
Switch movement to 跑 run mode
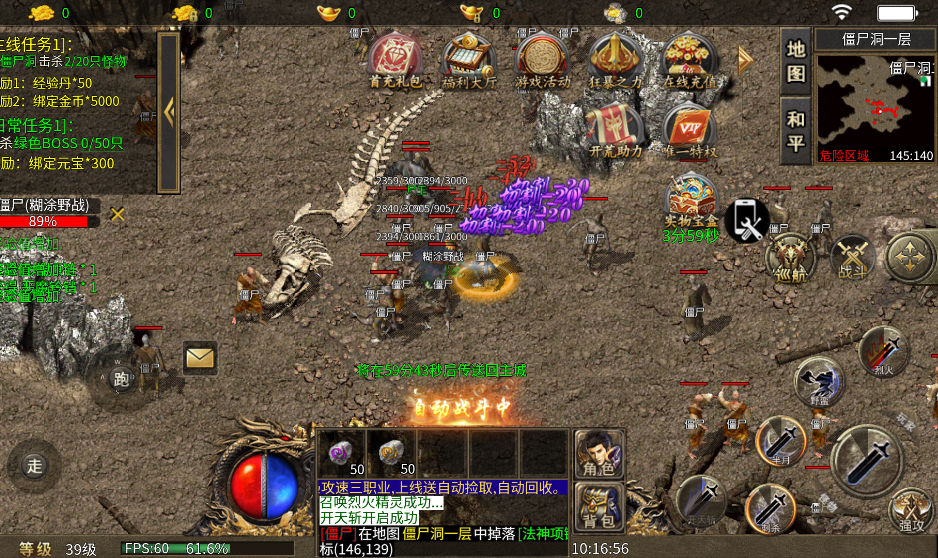[x=121, y=379]
